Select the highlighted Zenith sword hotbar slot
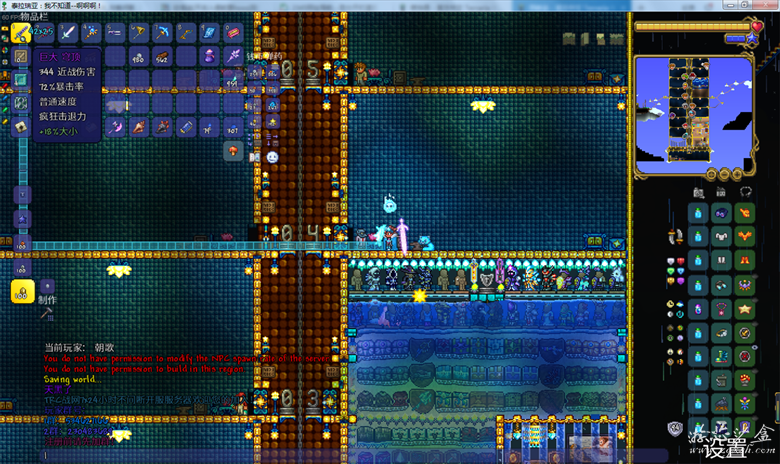 (20, 33)
